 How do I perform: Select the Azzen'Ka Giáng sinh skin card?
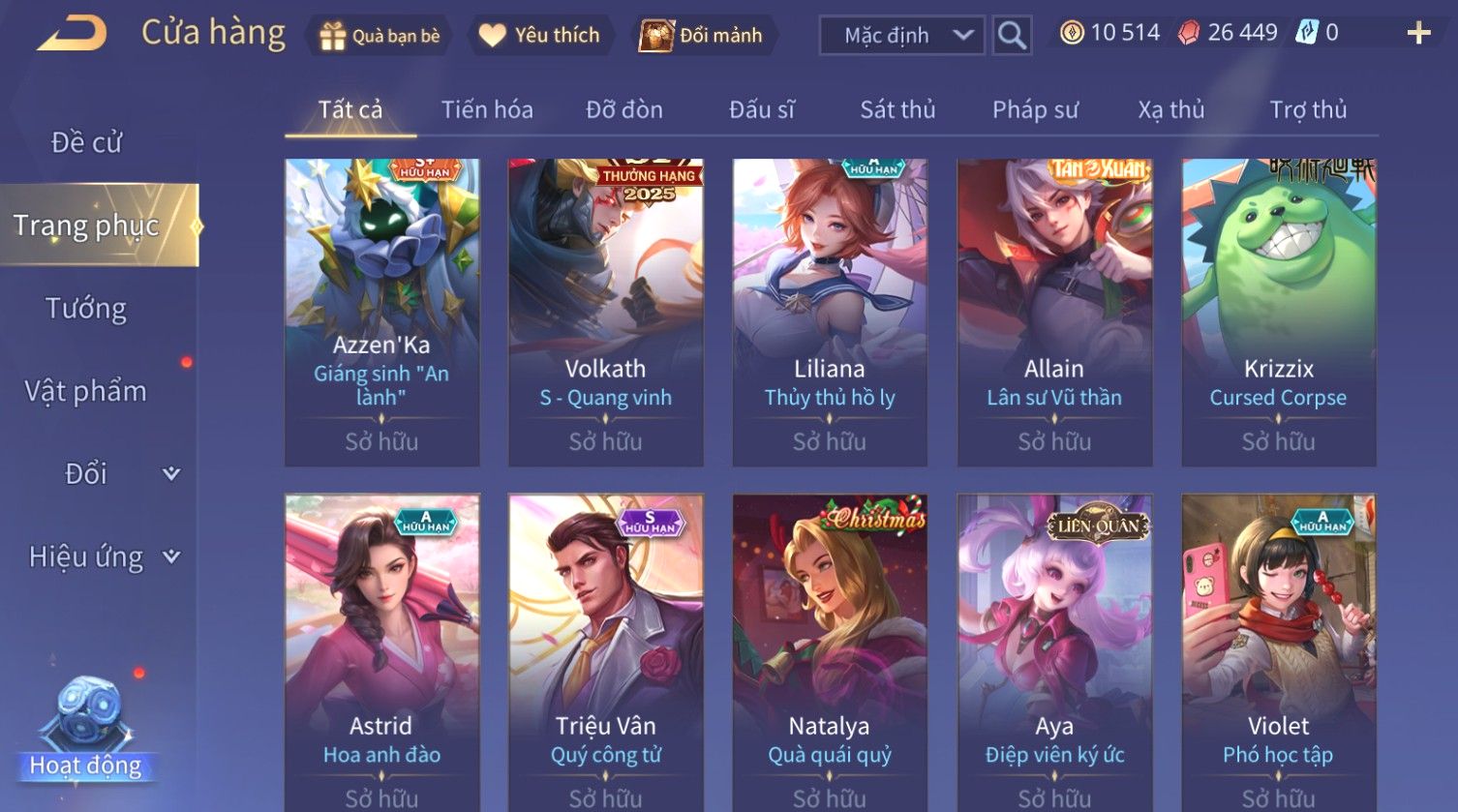pyautogui.click(x=381, y=312)
